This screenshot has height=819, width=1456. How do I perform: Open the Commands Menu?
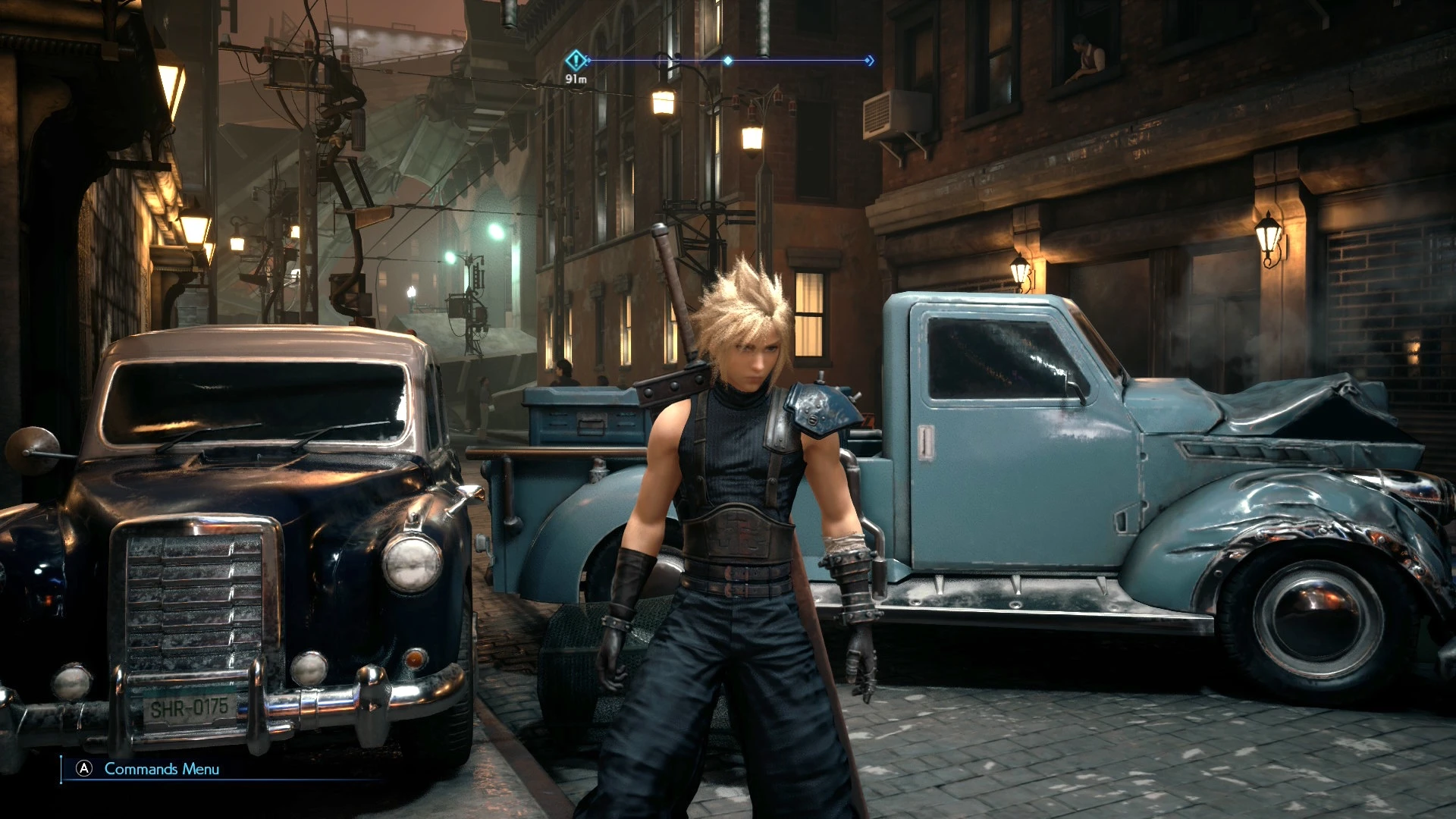(149, 769)
